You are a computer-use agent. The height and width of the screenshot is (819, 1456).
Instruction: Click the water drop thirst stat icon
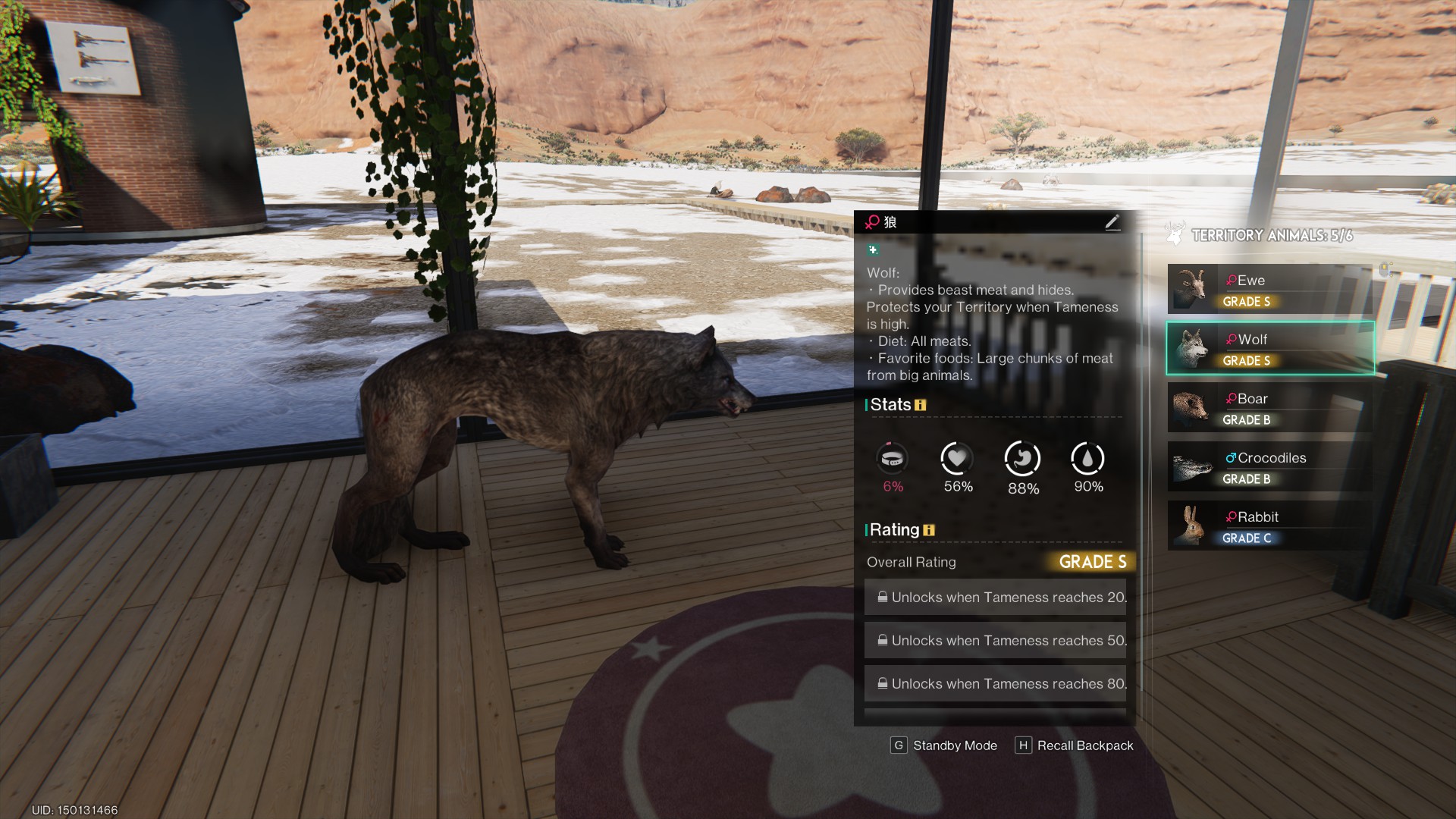coord(1087,459)
